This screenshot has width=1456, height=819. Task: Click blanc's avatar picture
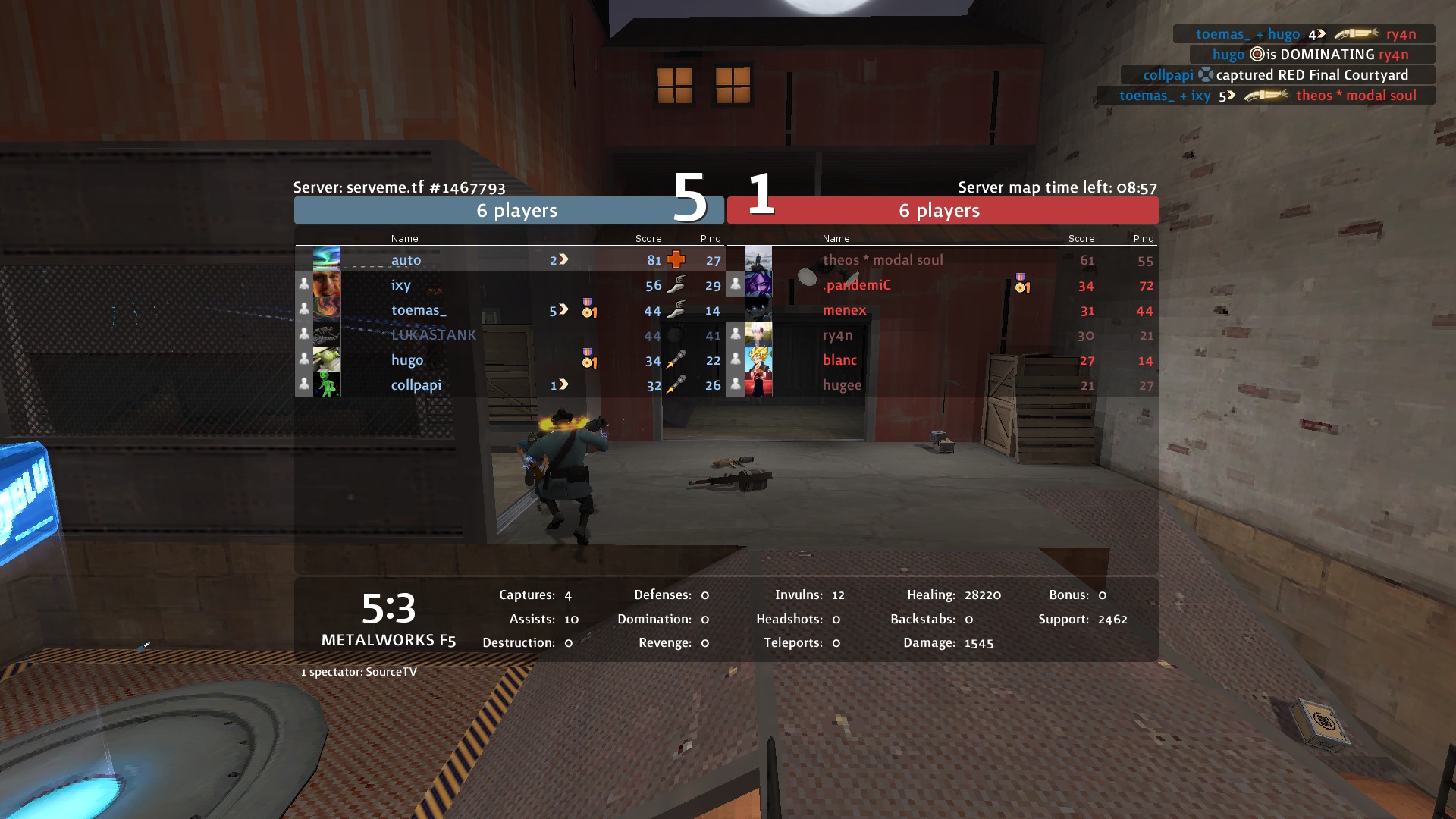coord(758,359)
